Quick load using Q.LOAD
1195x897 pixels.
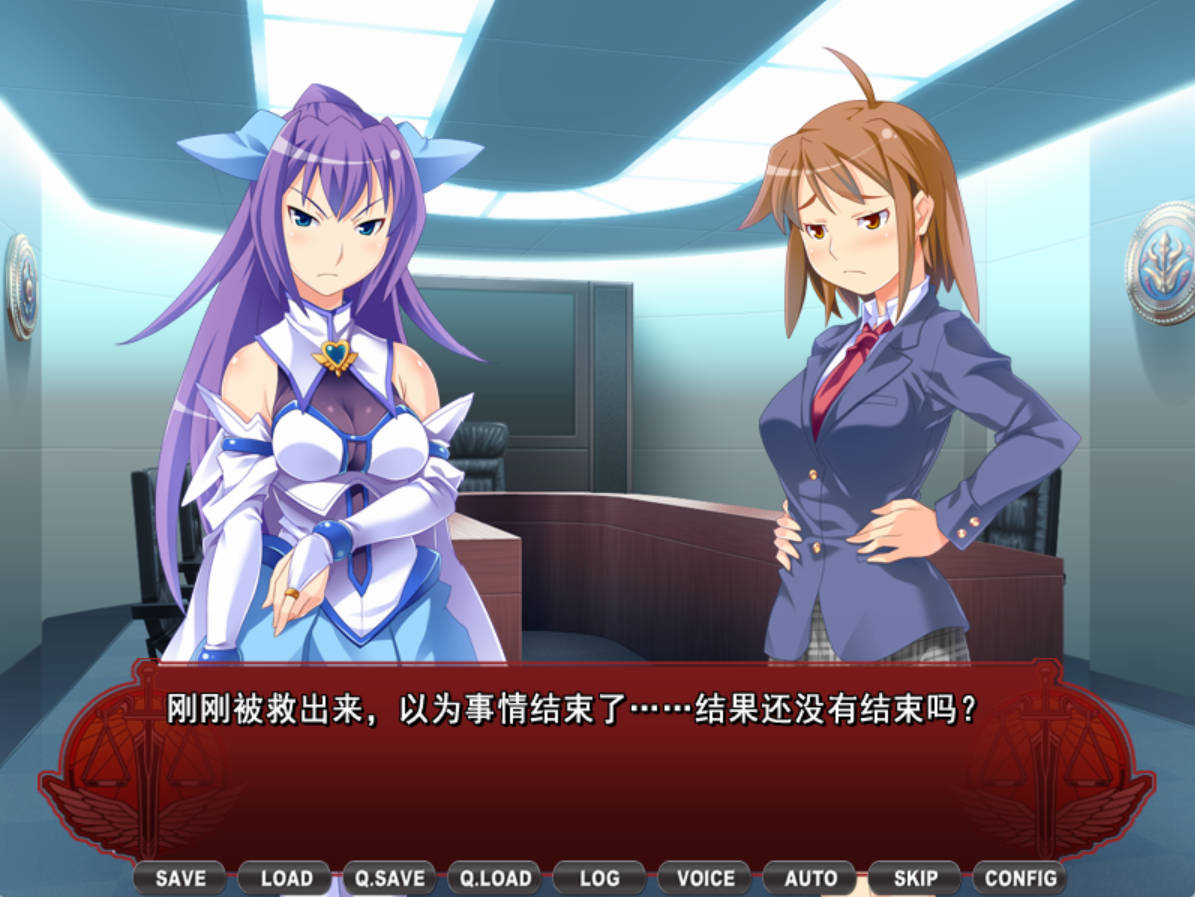(x=495, y=878)
